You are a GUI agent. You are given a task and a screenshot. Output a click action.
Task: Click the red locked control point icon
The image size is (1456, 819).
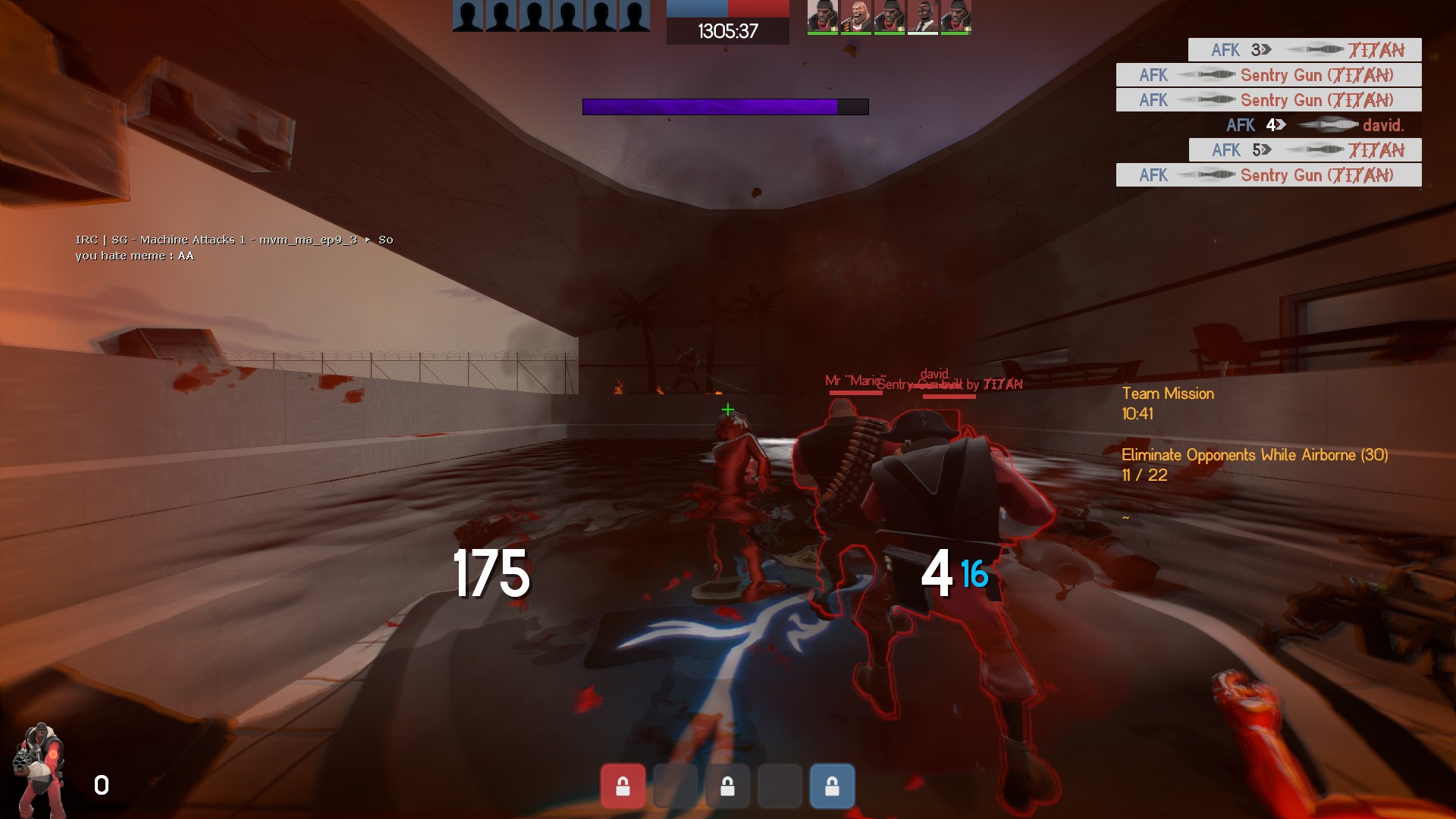pyautogui.click(x=623, y=786)
